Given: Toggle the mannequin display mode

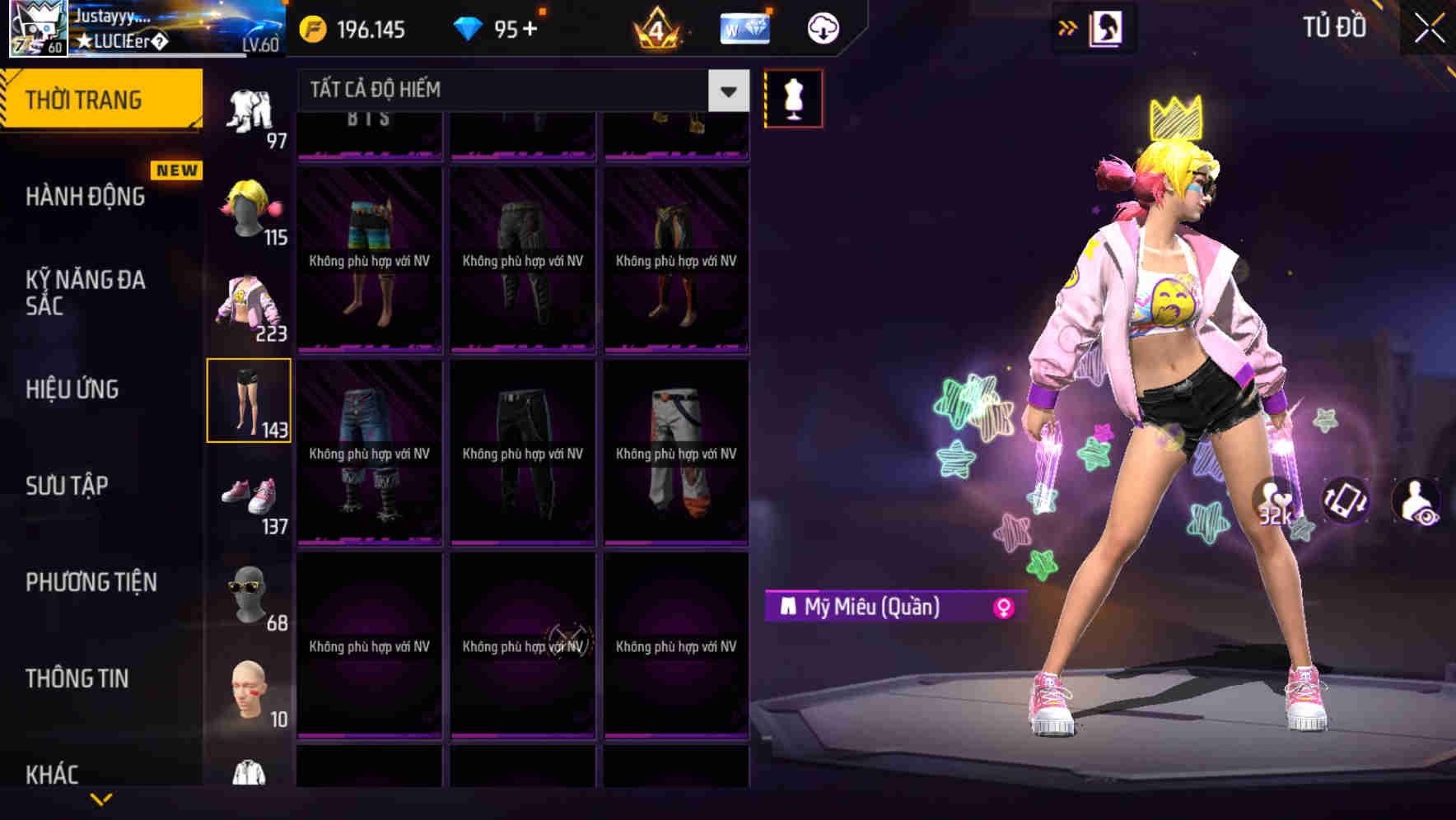Looking at the screenshot, I should (x=793, y=97).
